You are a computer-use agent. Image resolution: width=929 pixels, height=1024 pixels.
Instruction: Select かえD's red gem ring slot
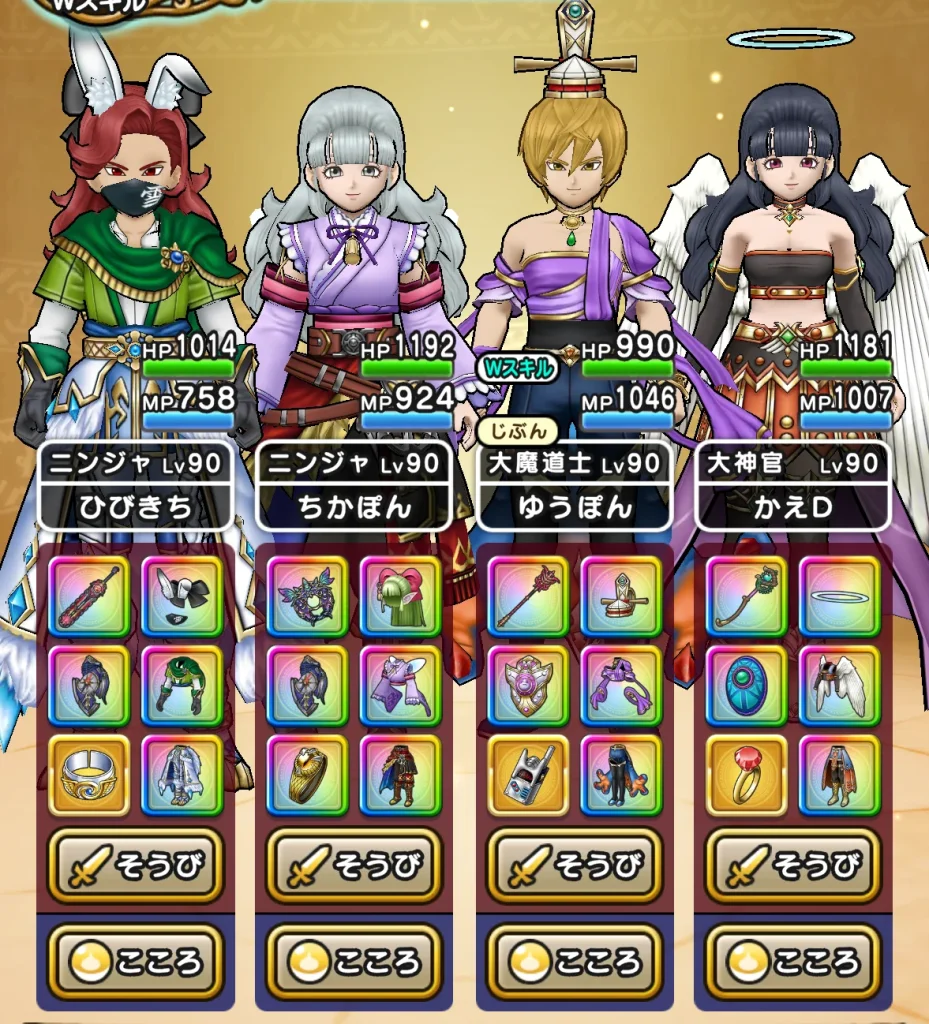(746, 775)
